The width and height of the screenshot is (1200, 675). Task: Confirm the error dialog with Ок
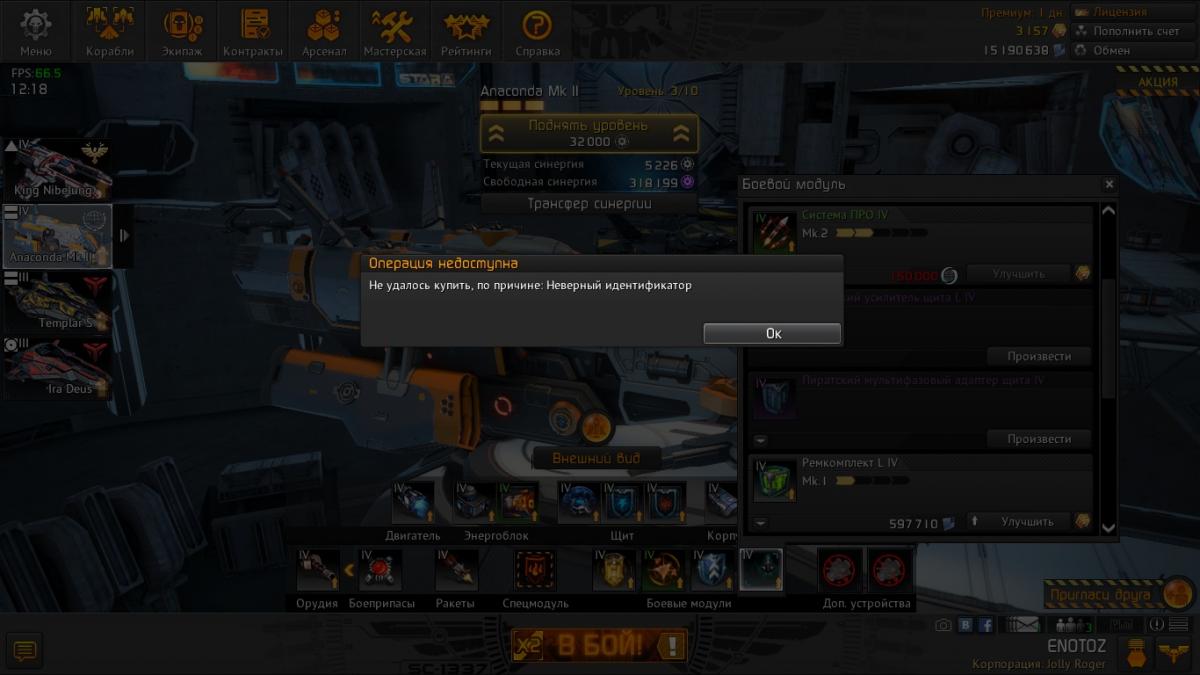(x=772, y=334)
